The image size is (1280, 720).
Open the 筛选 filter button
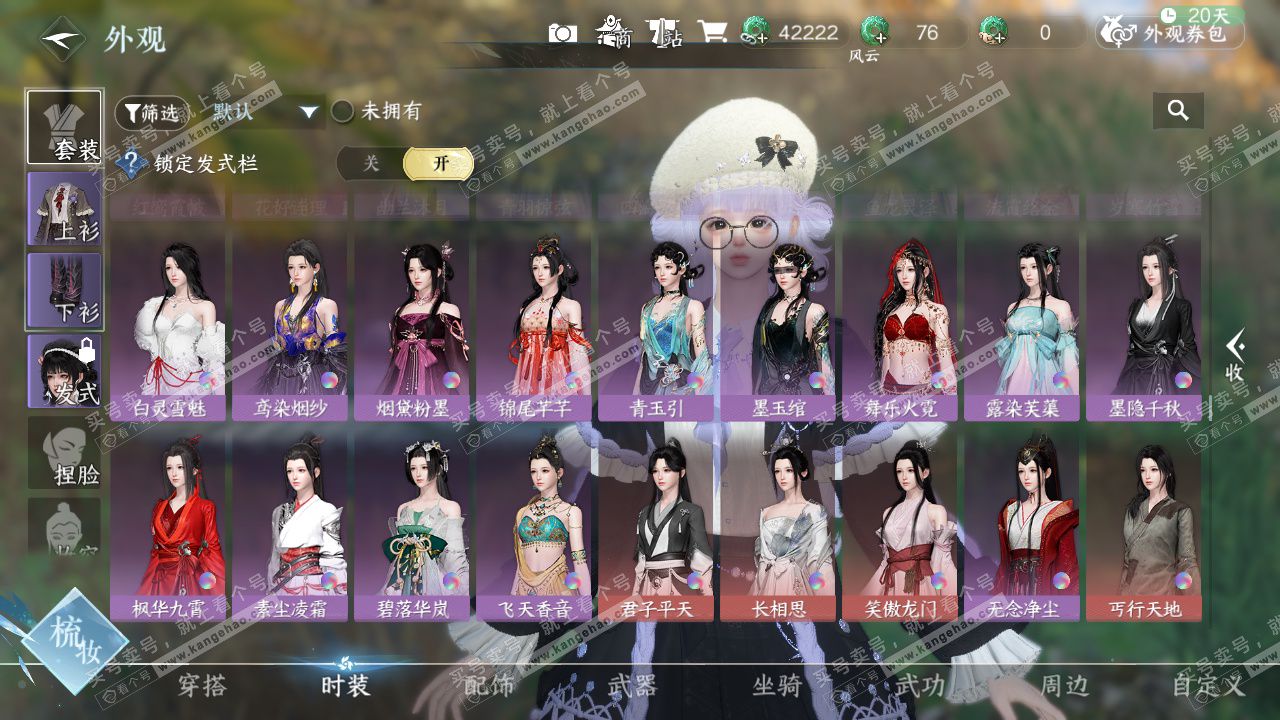(150, 113)
